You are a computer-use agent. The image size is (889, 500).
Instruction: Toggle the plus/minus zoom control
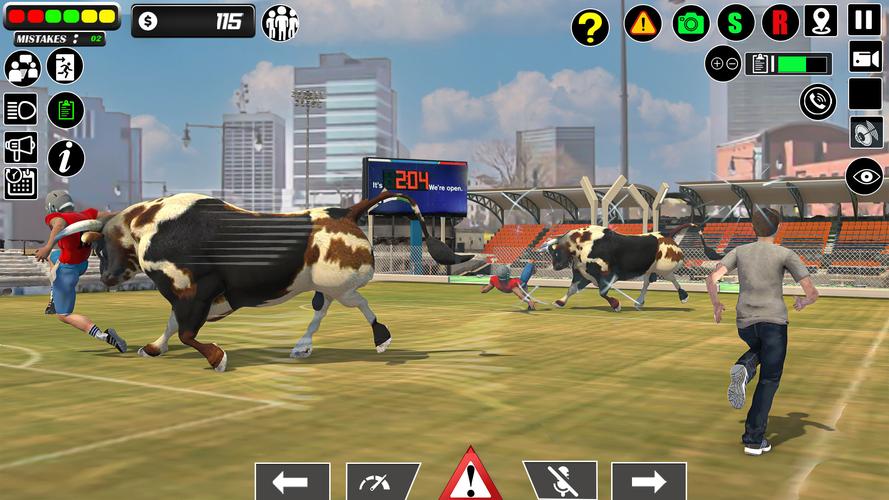pyautogui.click(x=722, y=63)
